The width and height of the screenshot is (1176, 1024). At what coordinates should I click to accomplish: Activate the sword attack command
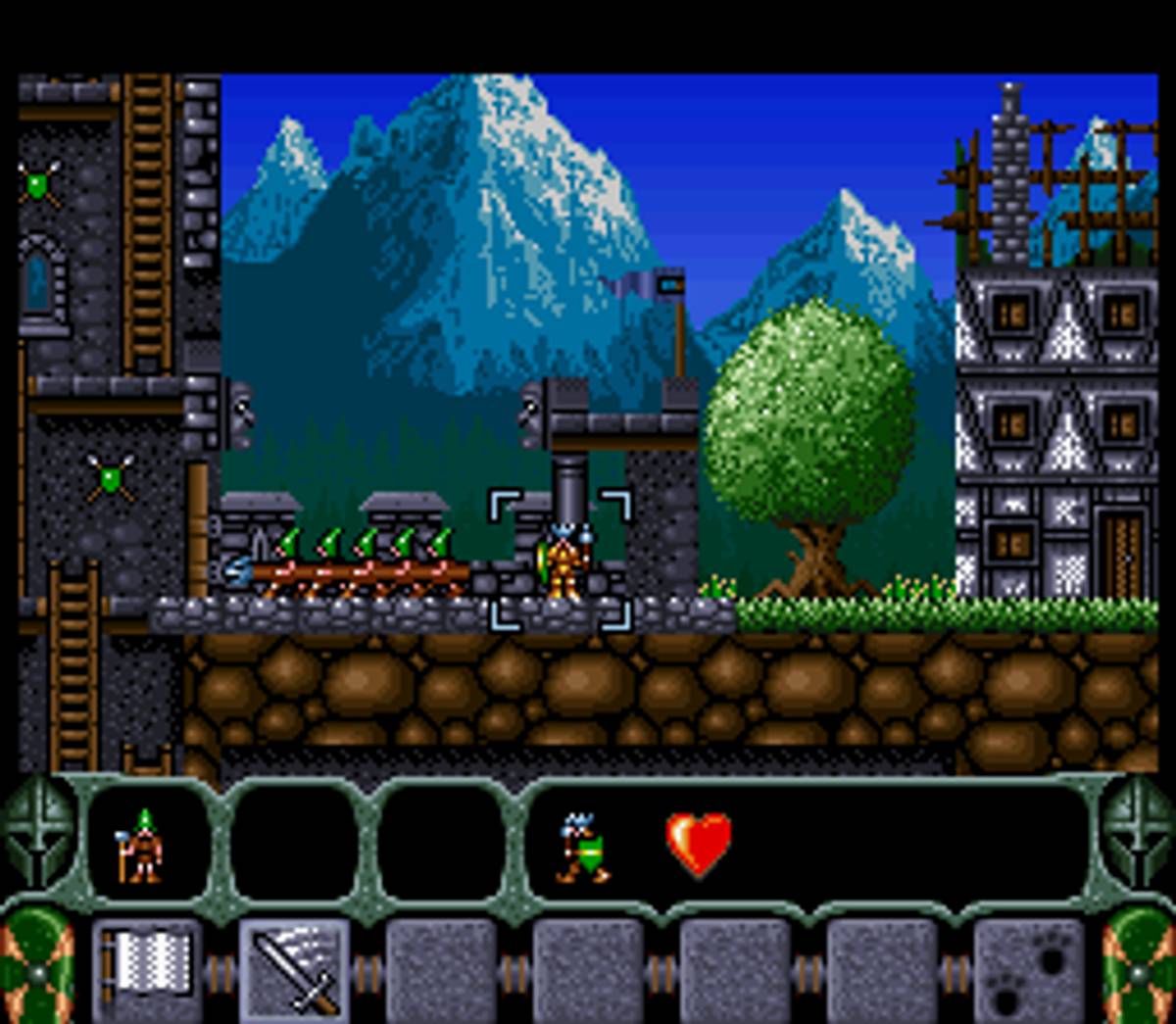coord(294,970)
